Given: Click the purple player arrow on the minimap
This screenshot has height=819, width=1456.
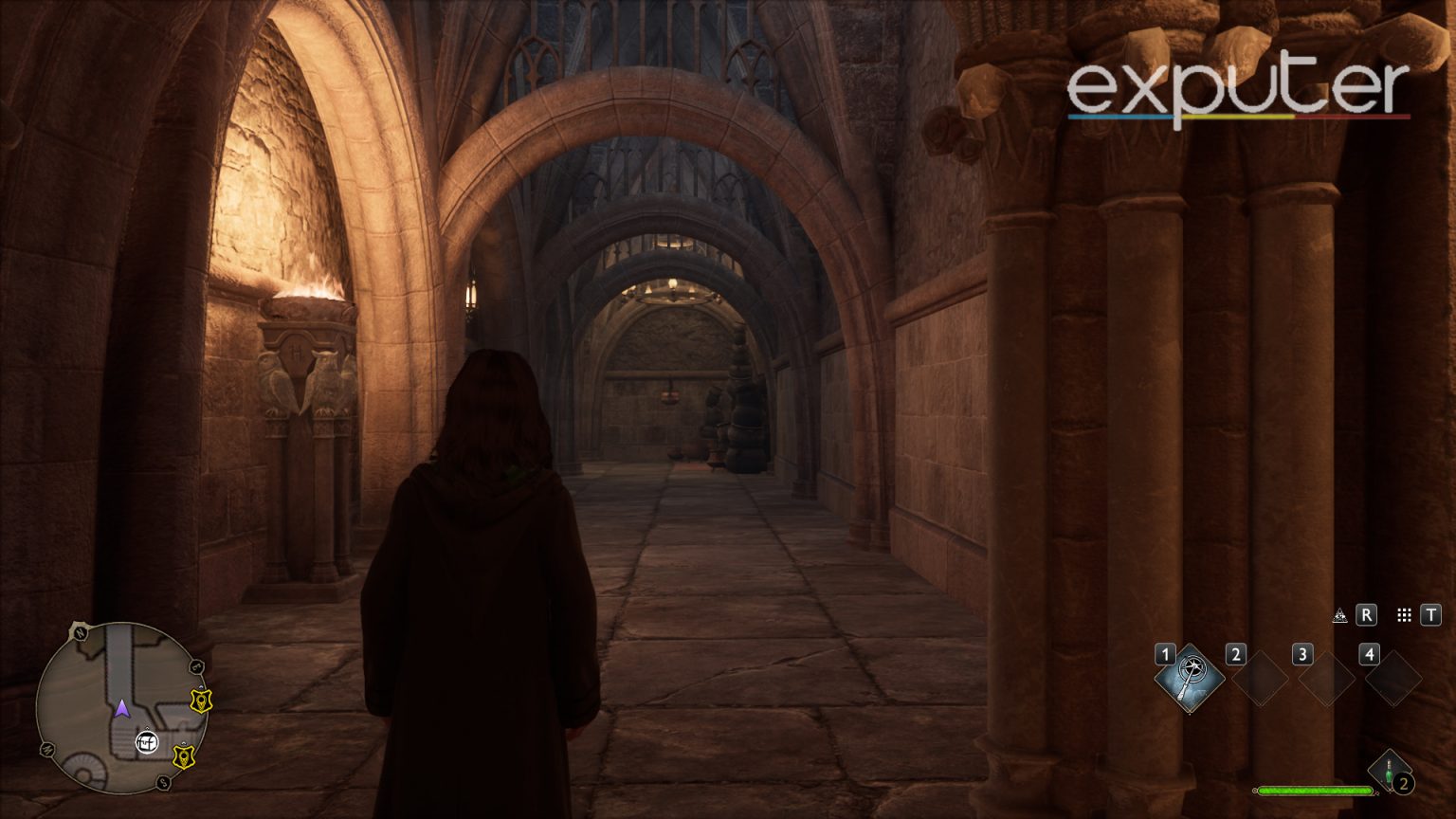Looking at the screenshot, I should [122, 710].
